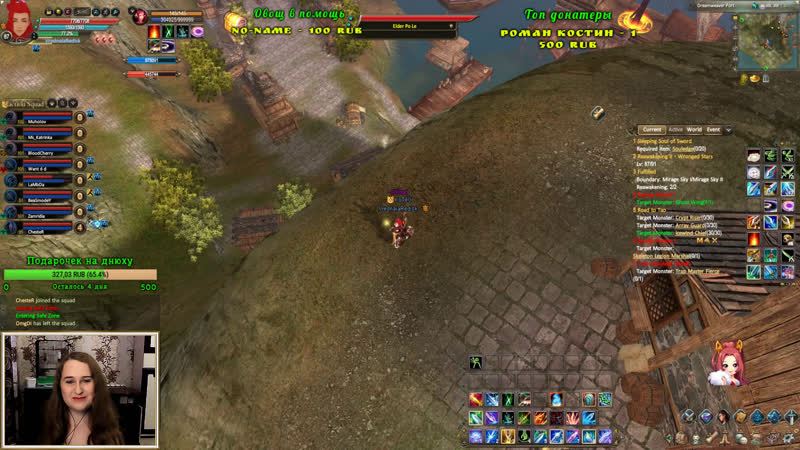
Task: Click the red-haired player portrait
Action: pos(17,24)
